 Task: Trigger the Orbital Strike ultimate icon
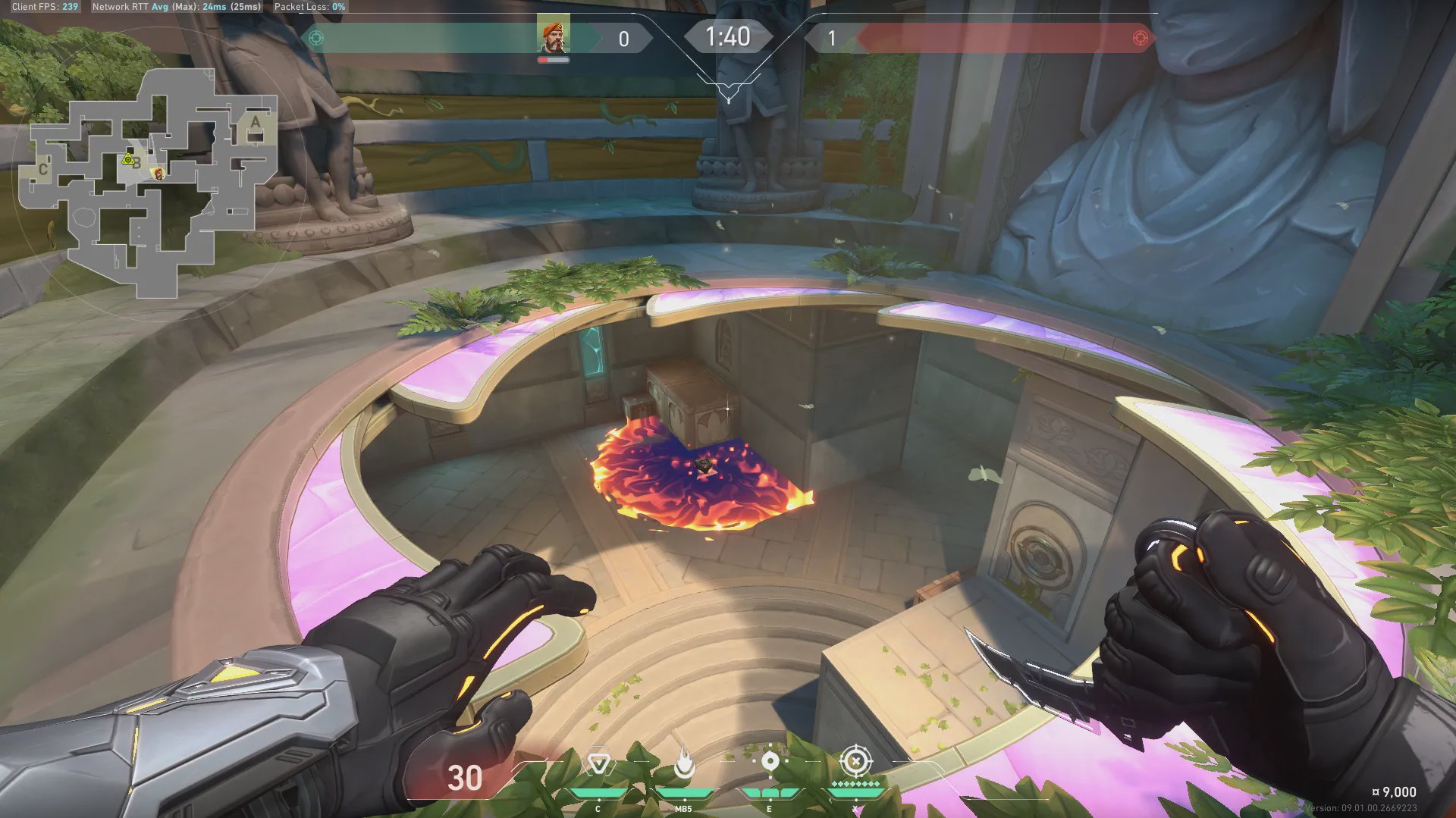click(855, 760)
